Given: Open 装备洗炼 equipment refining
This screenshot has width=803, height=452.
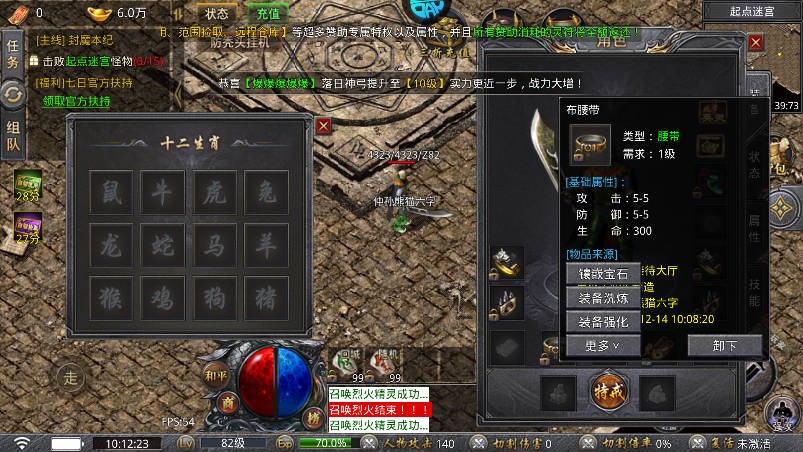Looking at the screenshot, I should 603,298.
